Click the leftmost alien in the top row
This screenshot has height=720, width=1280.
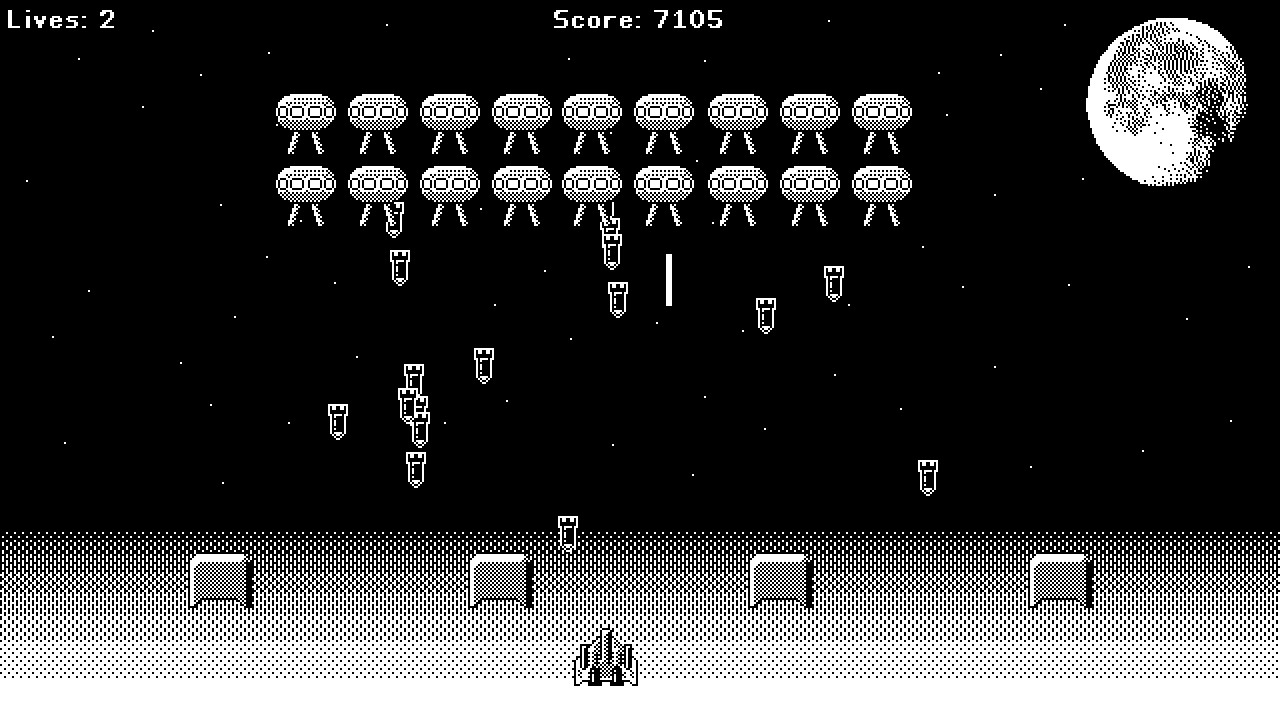coord(305,110)
